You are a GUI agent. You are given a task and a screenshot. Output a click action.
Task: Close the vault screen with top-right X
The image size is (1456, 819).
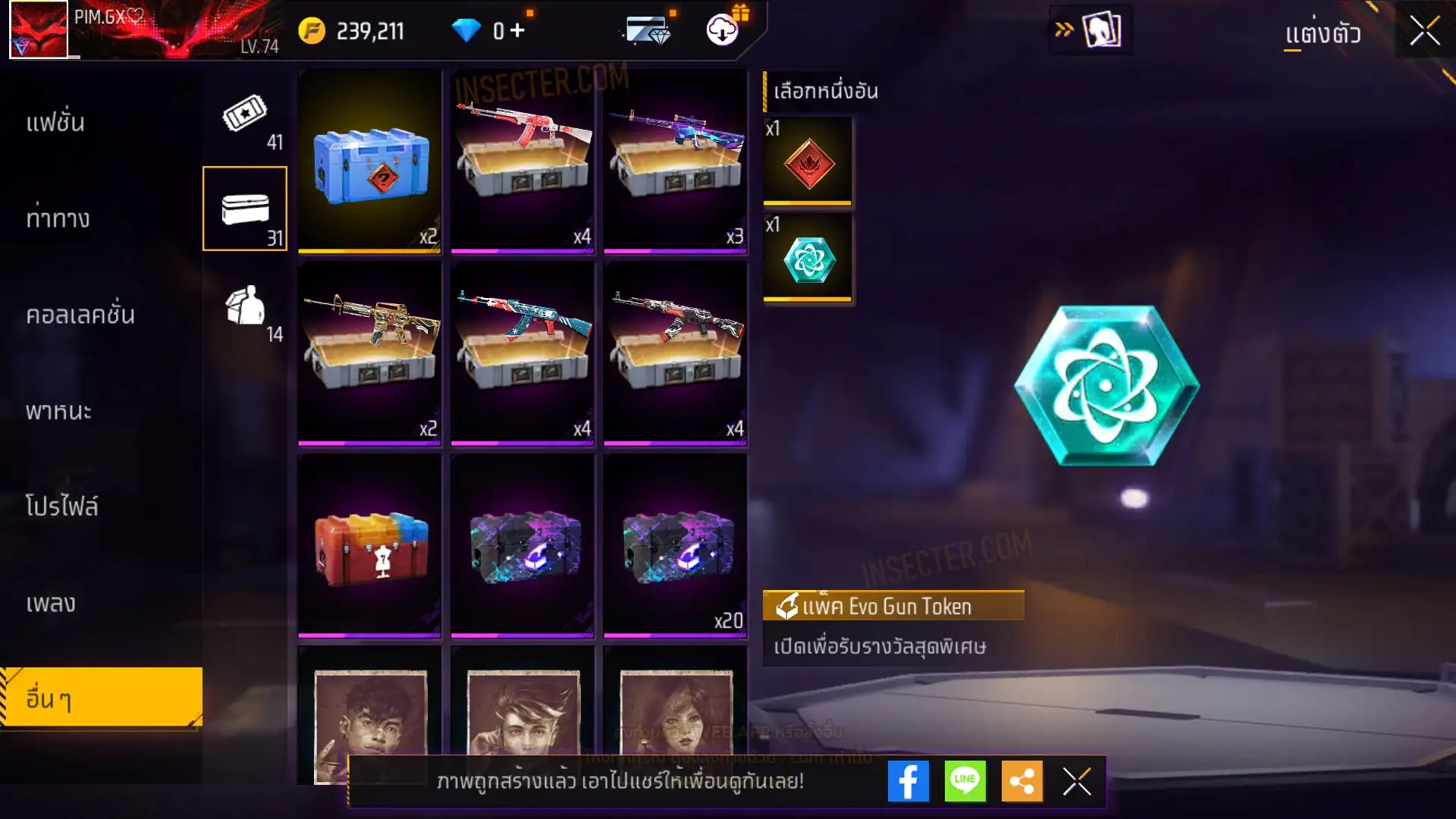tap(1425, 31)
